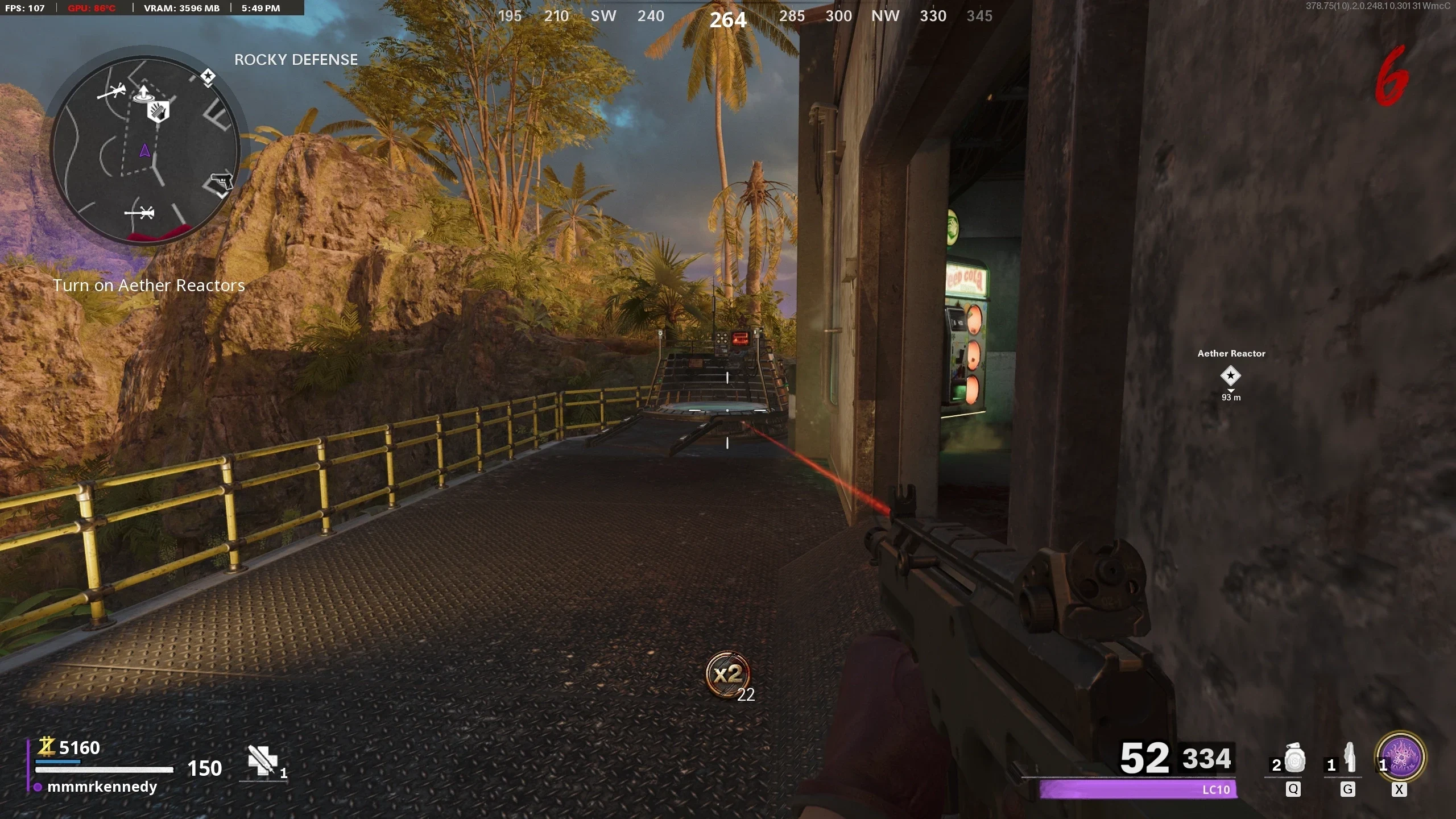
Task: Select the x2 double points power-up icon
Action: pyautogui.click(x=728, y=675)
